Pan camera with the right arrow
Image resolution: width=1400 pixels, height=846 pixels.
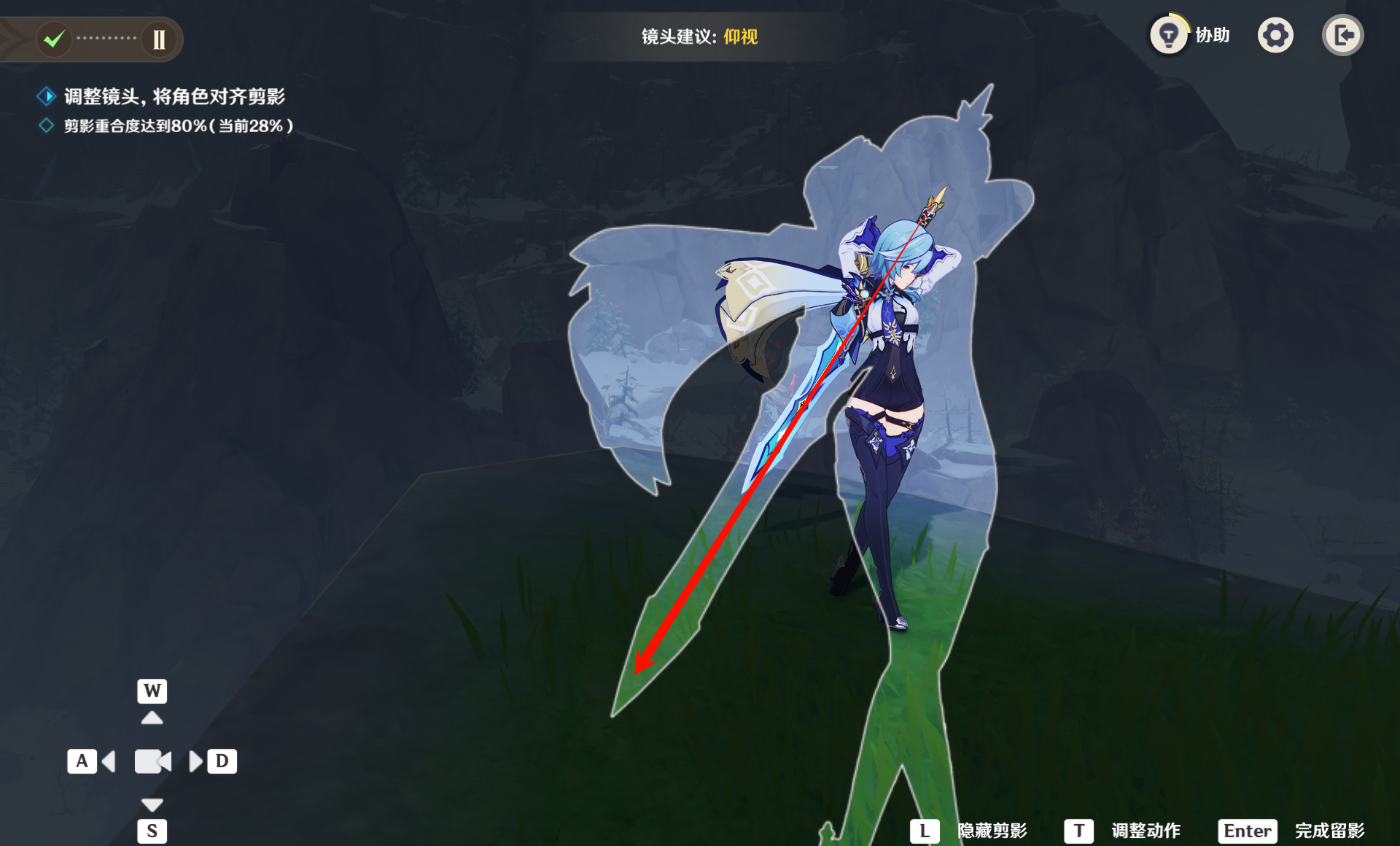[195, 761]
